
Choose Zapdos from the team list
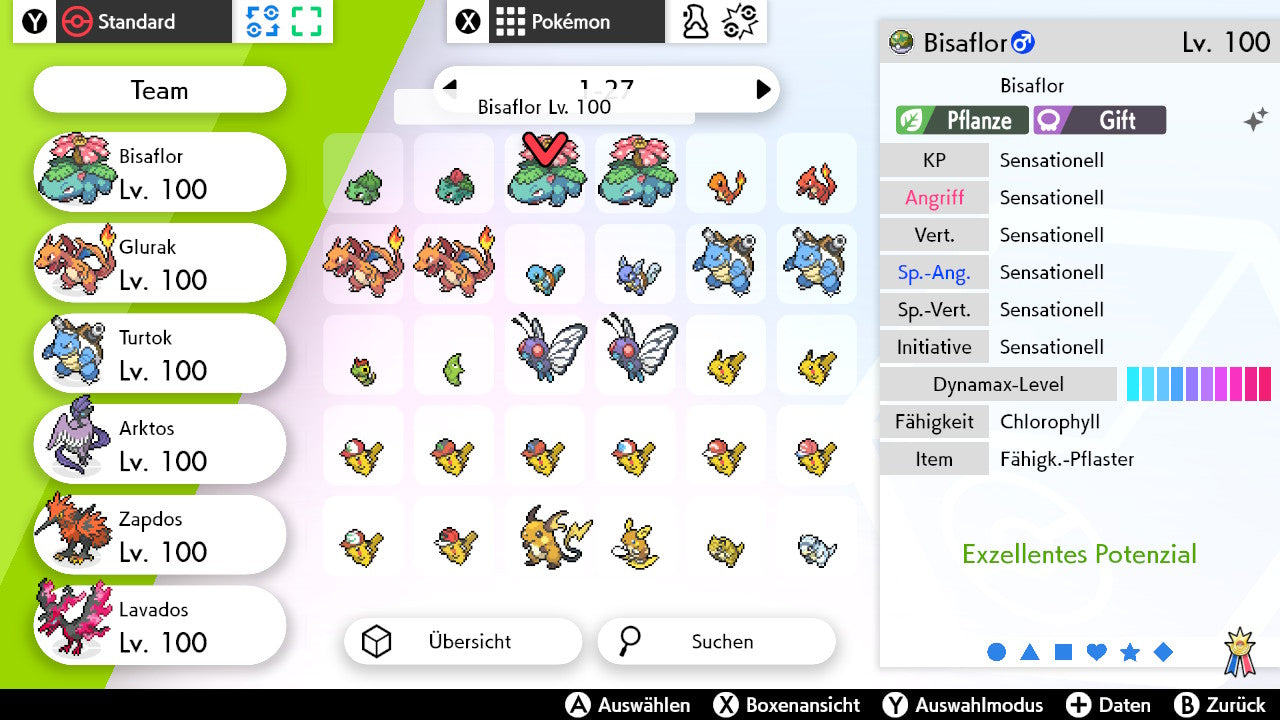pyautogui.click(x=160, y=536)
